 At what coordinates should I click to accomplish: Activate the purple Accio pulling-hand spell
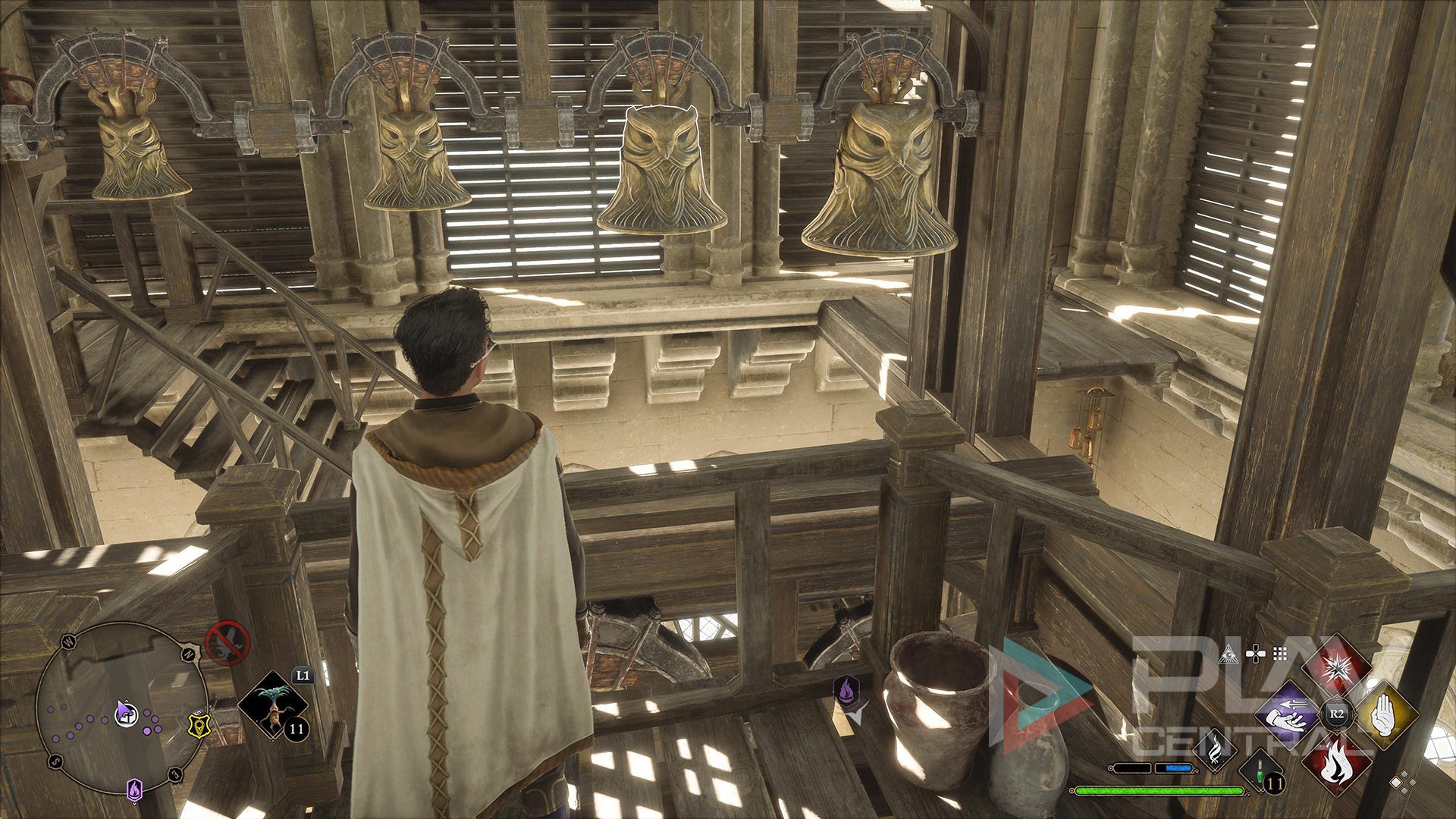(1288, 714)
